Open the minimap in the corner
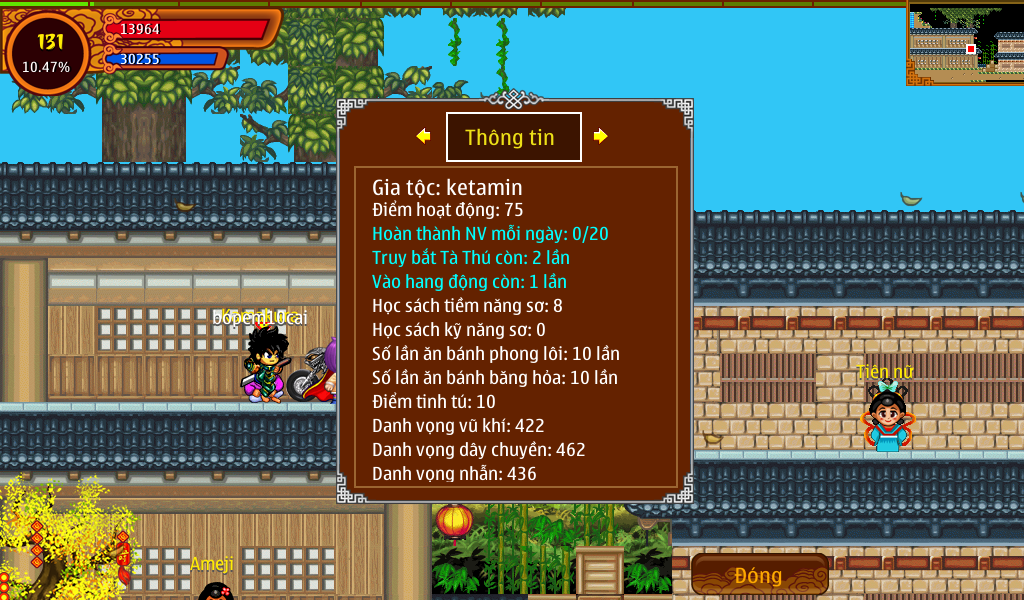 [x=965, y=43]
